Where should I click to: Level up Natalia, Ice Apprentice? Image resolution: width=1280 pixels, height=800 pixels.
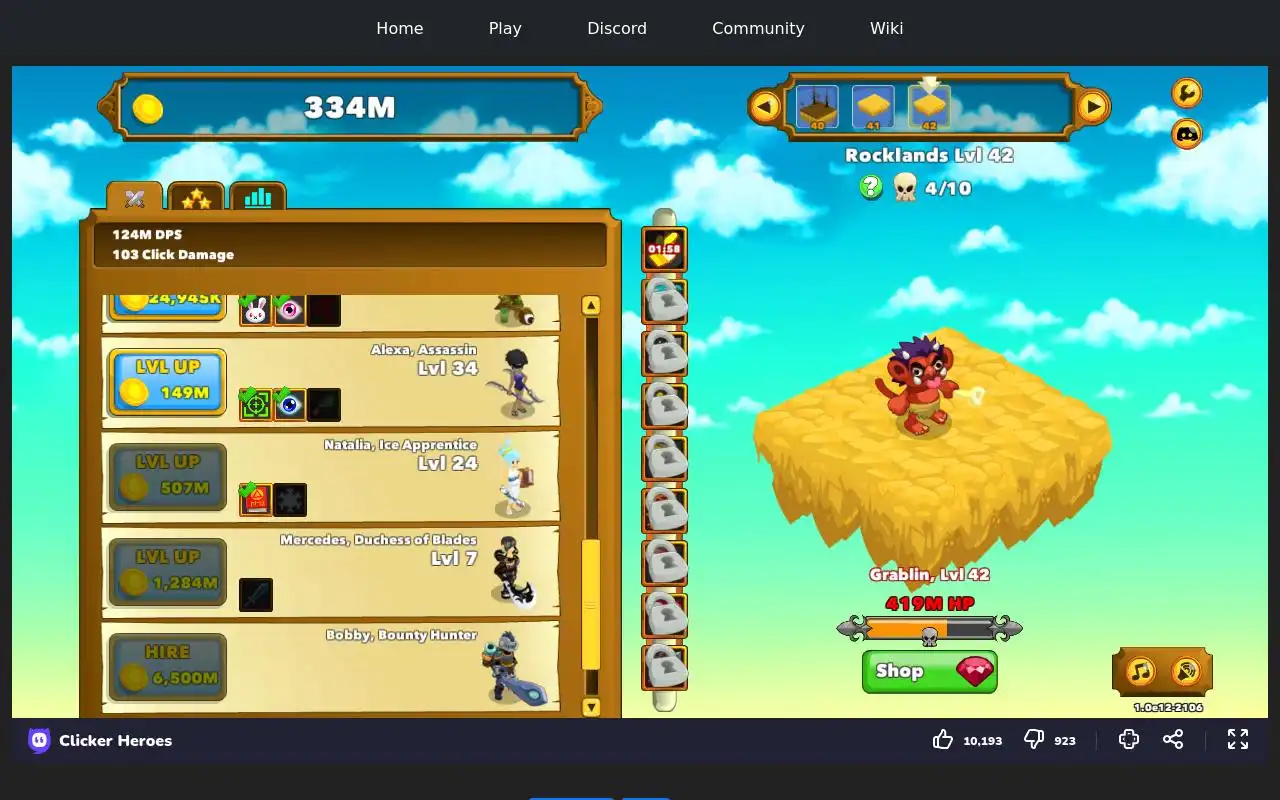167,477
